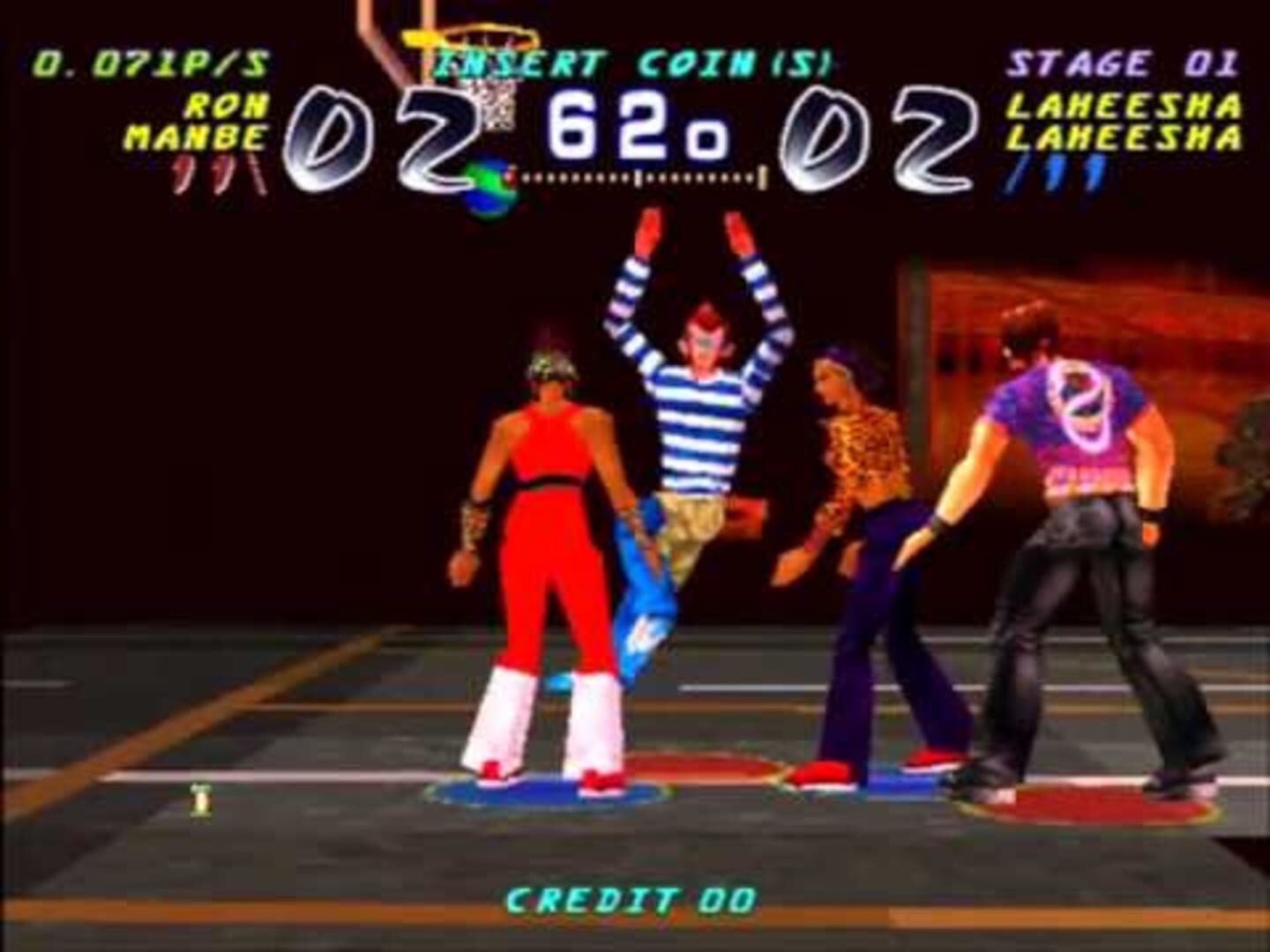The width and height of the screenshot is (1270, 952).
Task: Click the 0.071P/S rate indicator
Action: coord(148,62)
